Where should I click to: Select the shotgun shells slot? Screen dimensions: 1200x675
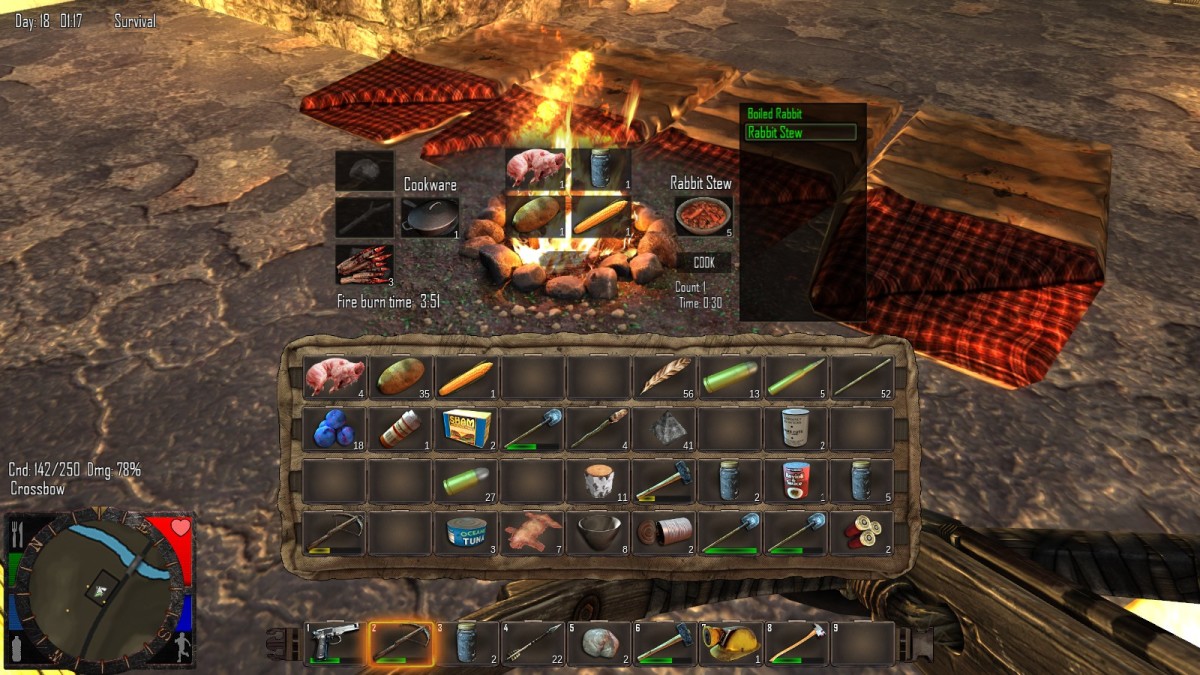861,533
